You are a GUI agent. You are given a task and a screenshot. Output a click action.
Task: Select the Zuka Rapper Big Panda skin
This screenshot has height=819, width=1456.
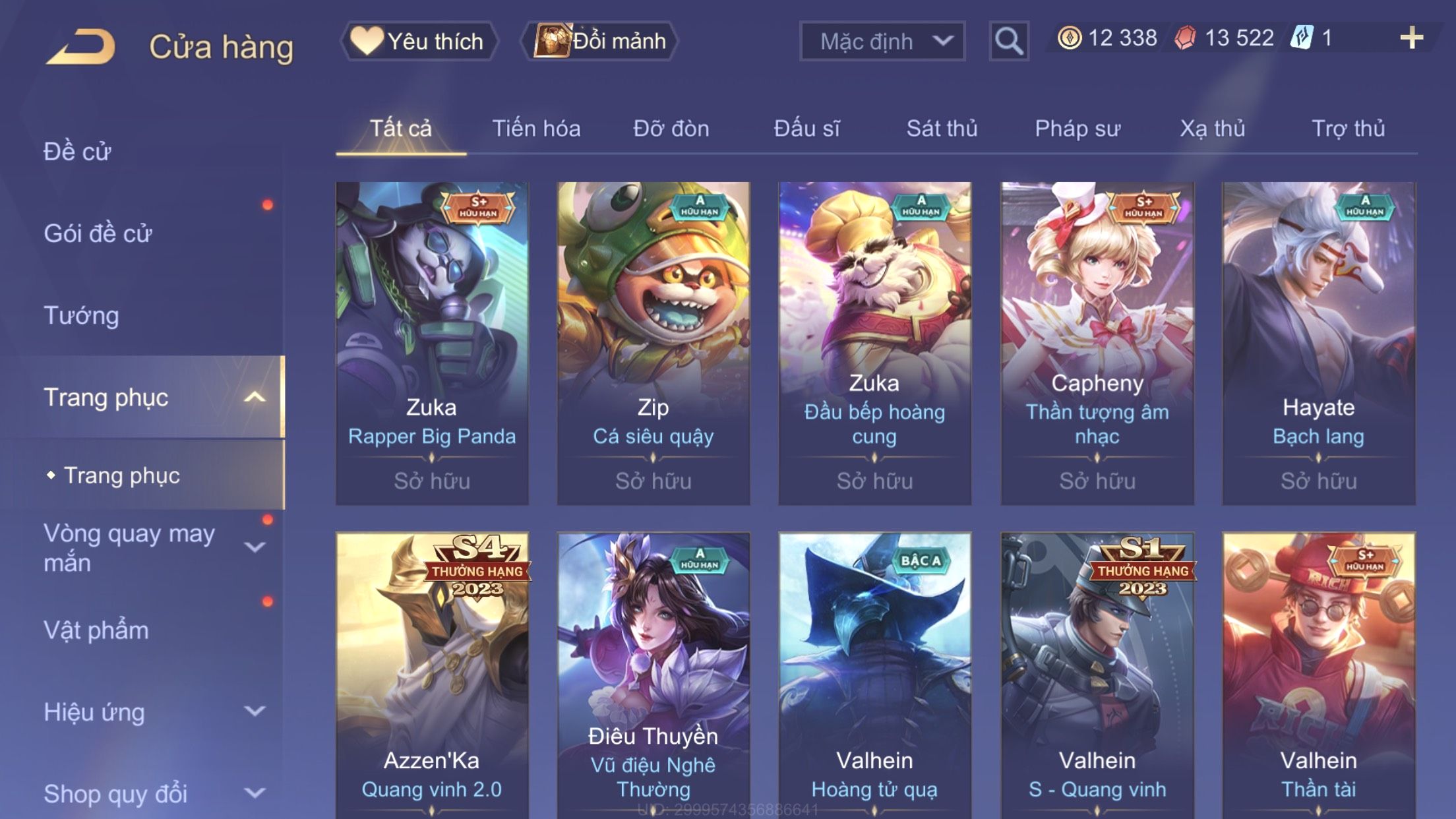(x=432, y=343)
